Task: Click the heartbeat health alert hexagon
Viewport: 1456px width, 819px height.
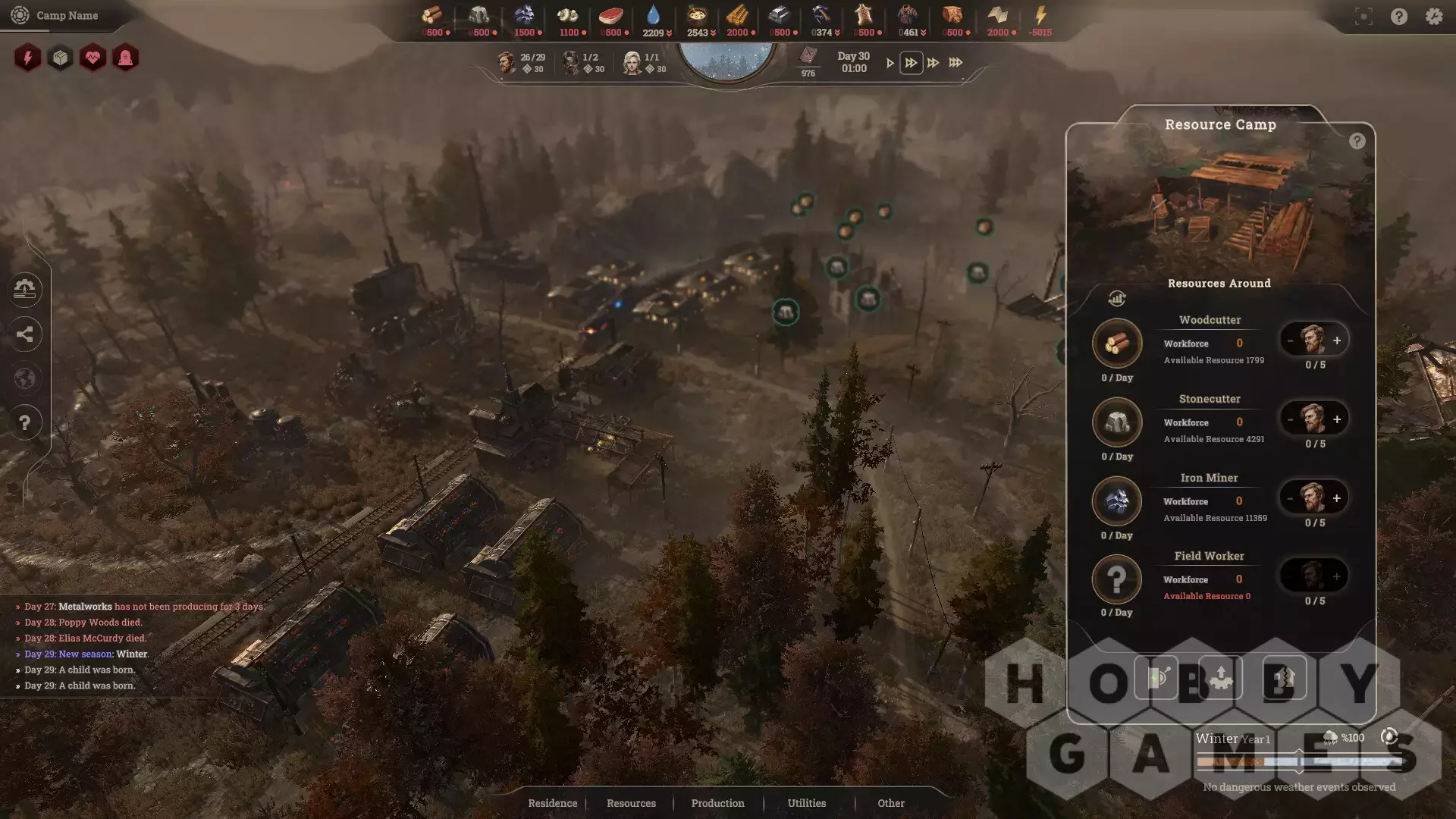Action: [x=93, y=58]
